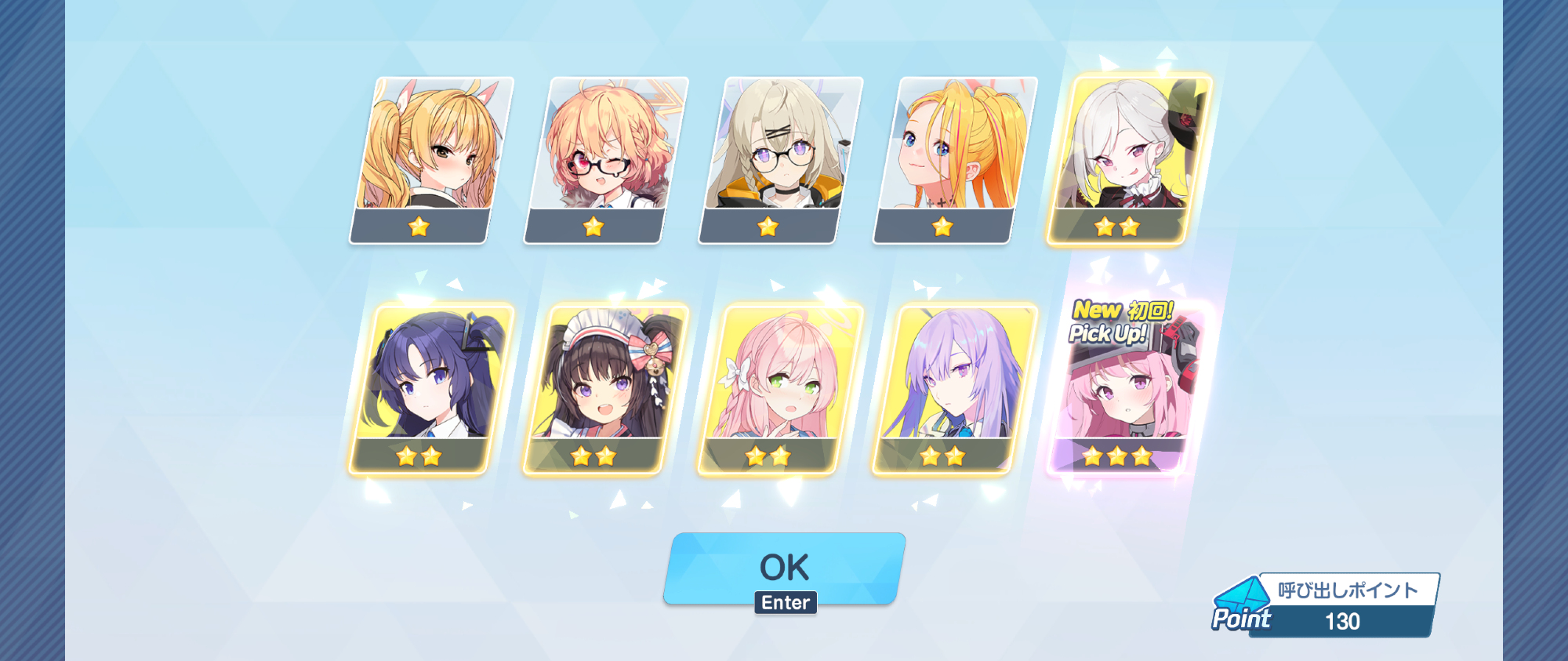The image size is (1568, 661).
Task: Select the dark blue-haired two-star card
Action: [430, 388]
